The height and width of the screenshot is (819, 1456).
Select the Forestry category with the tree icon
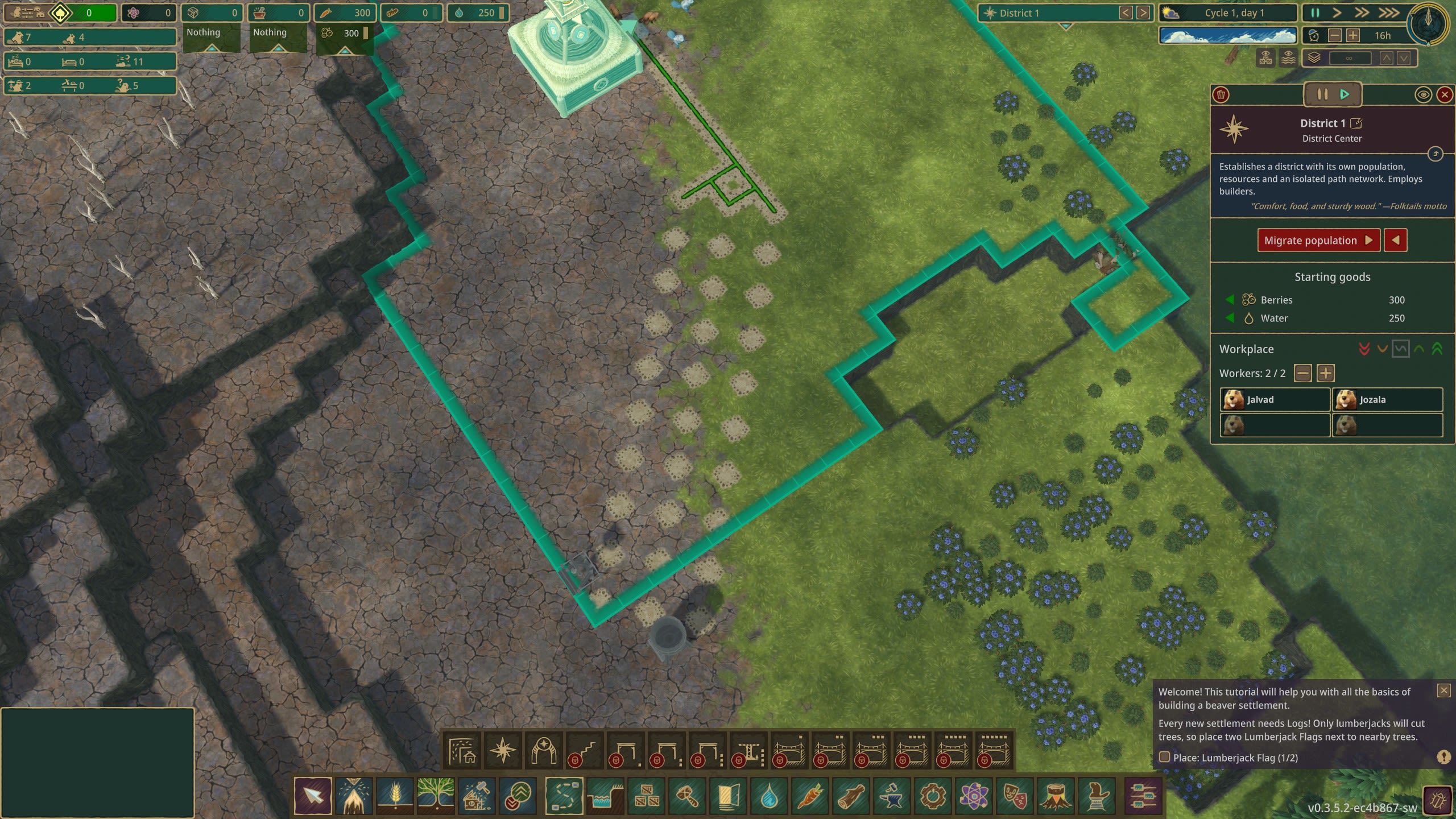tap(436, 797)
